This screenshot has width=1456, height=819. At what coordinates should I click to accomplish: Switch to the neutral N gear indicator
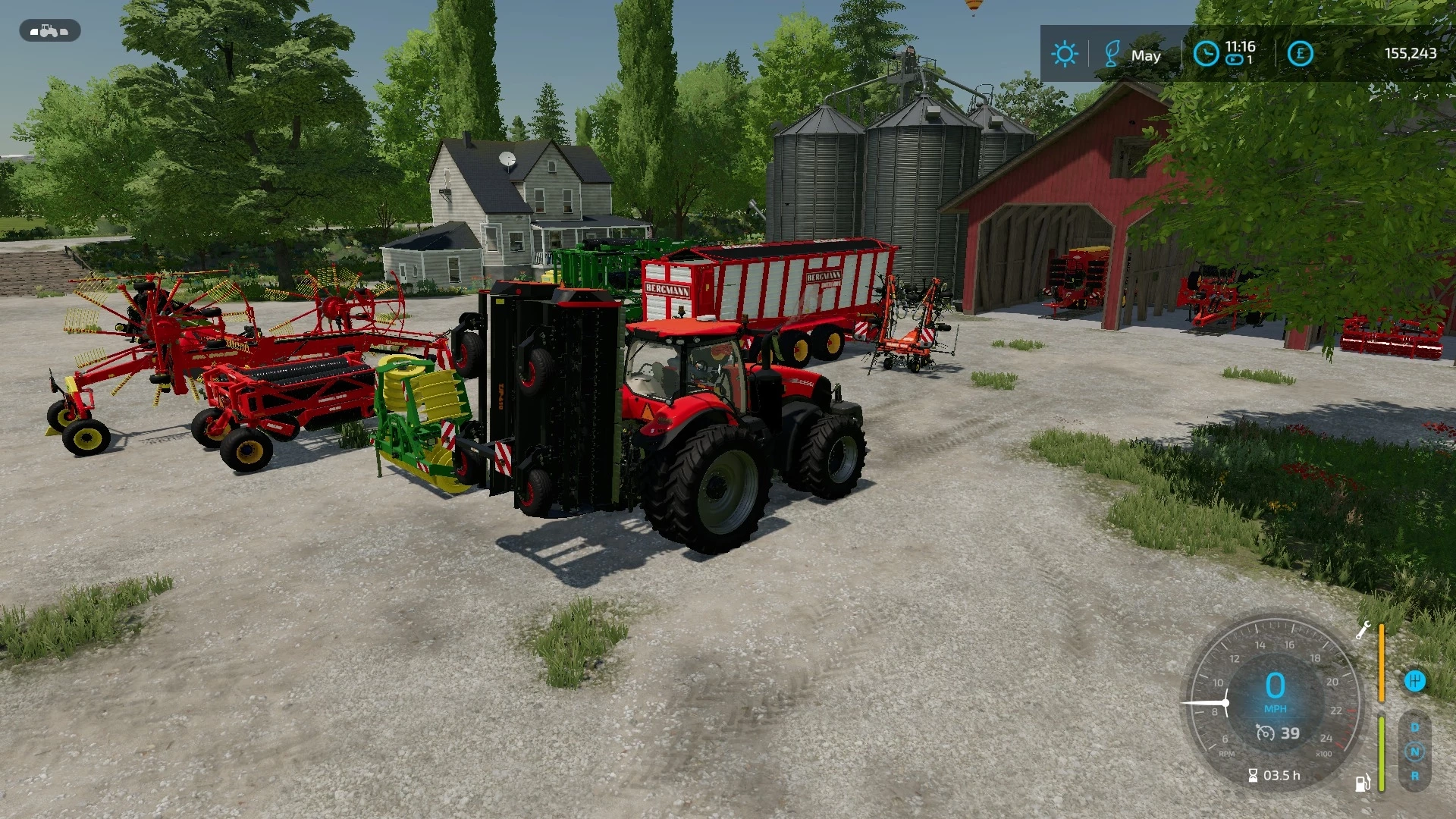tap(1415, 752)
